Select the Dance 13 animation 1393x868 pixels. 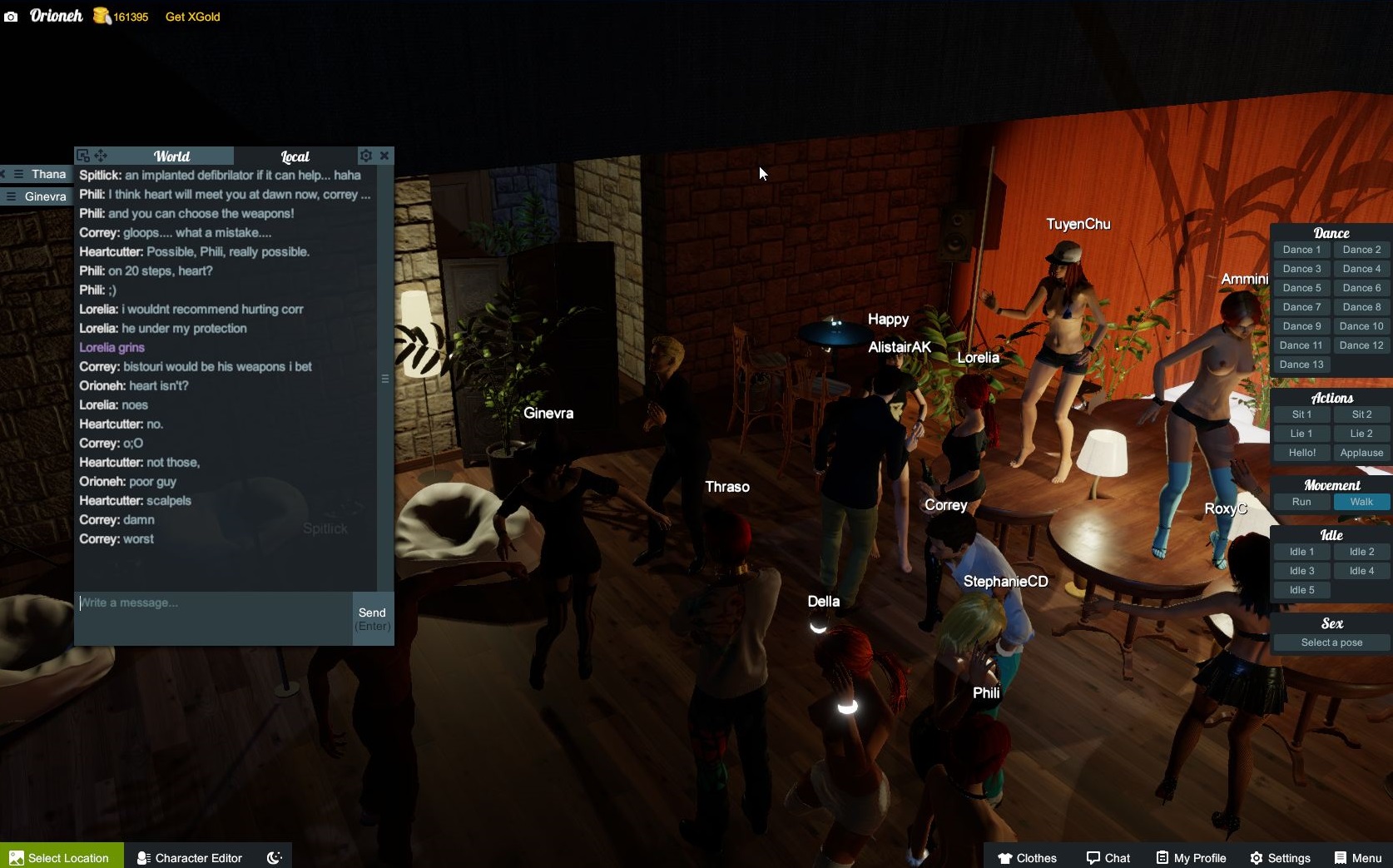click(1301, 365)
